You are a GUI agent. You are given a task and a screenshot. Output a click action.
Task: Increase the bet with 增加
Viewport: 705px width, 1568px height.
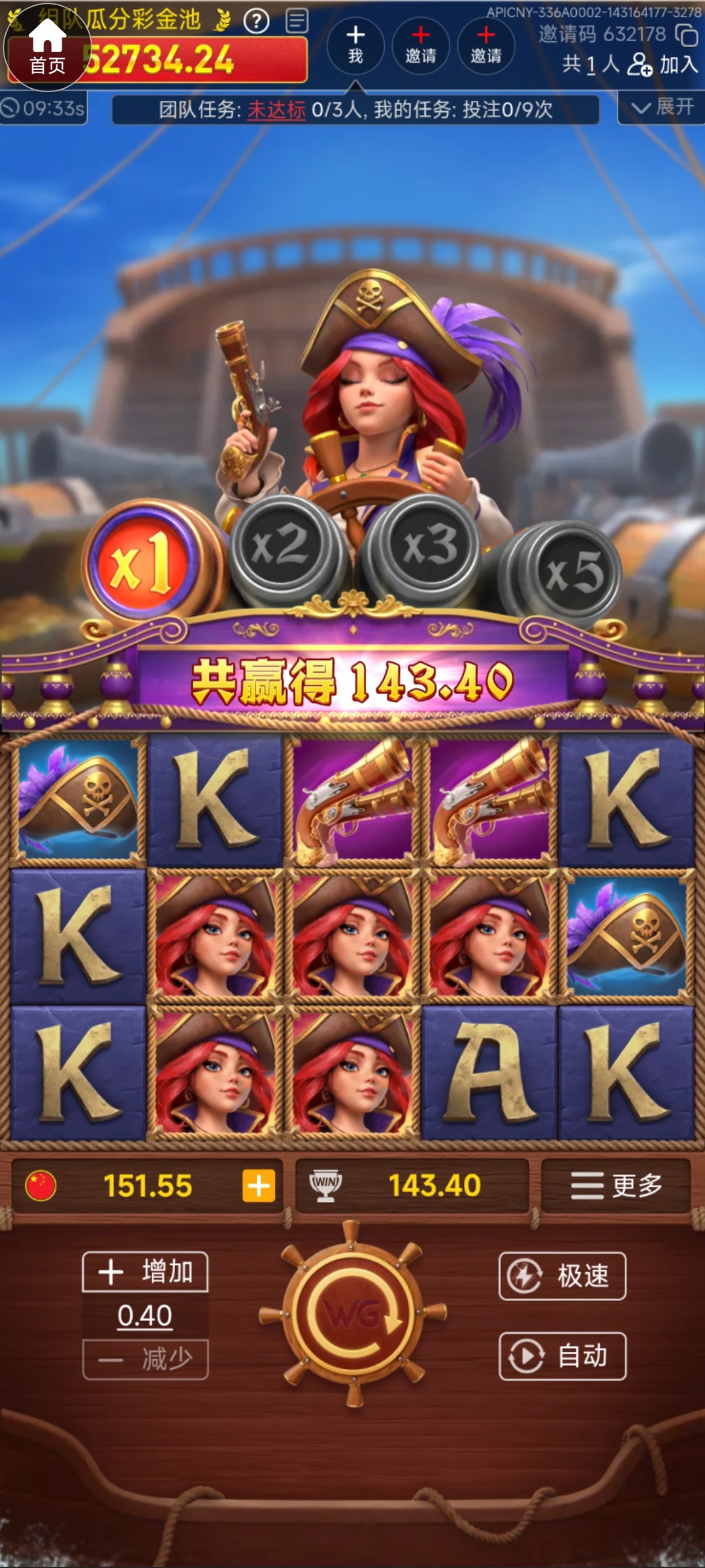145,1272
